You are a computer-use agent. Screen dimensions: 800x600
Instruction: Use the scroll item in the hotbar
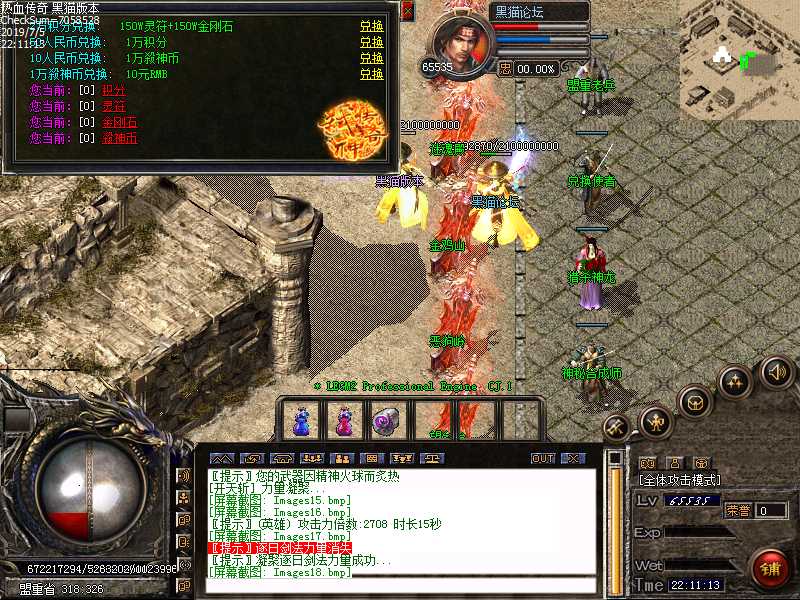[386, 420]
